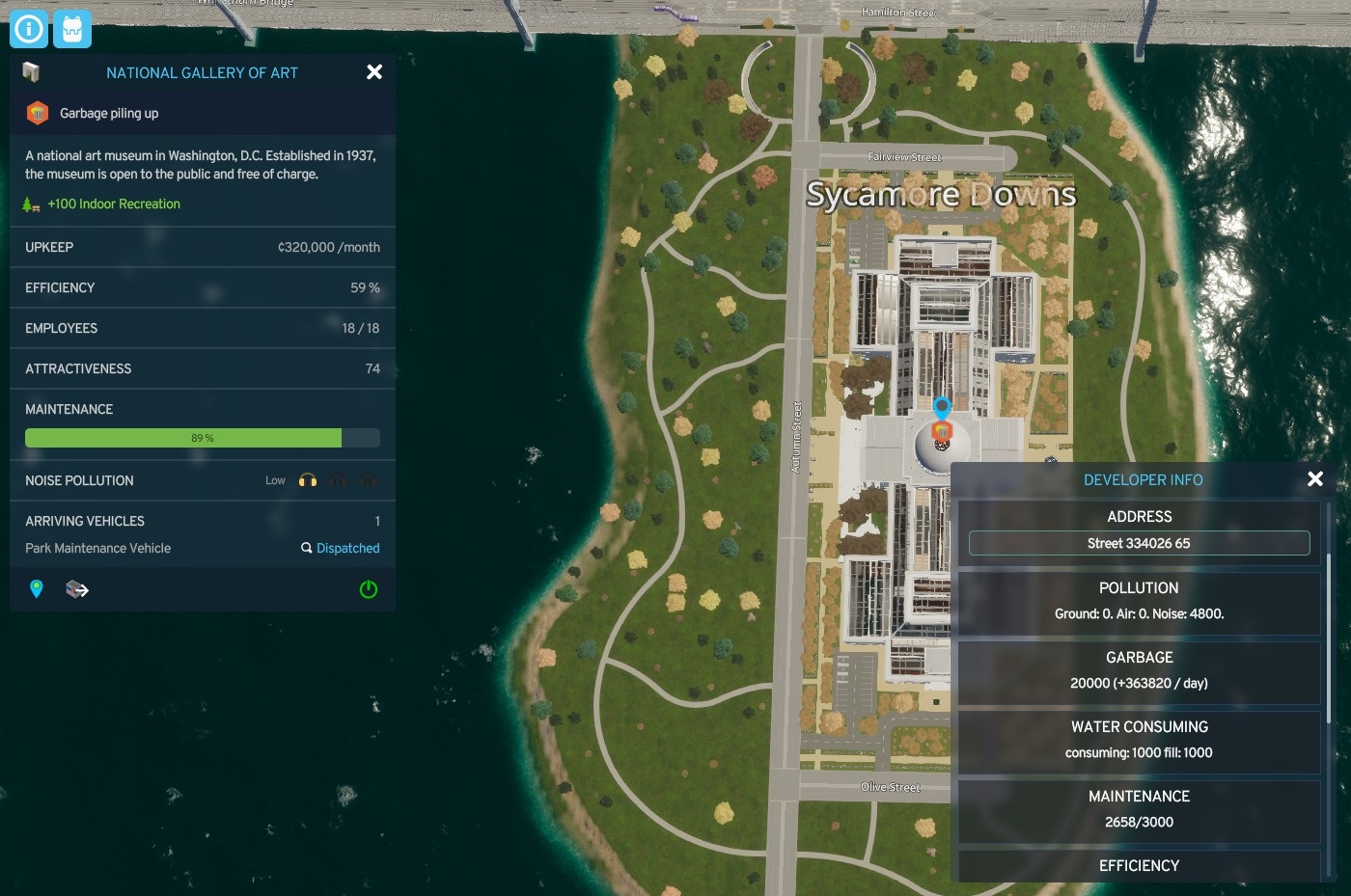Viewport: 1351px width, 896px height.
Task: Click the WATER CONSUMING section header
Action: coord(1139,726)
